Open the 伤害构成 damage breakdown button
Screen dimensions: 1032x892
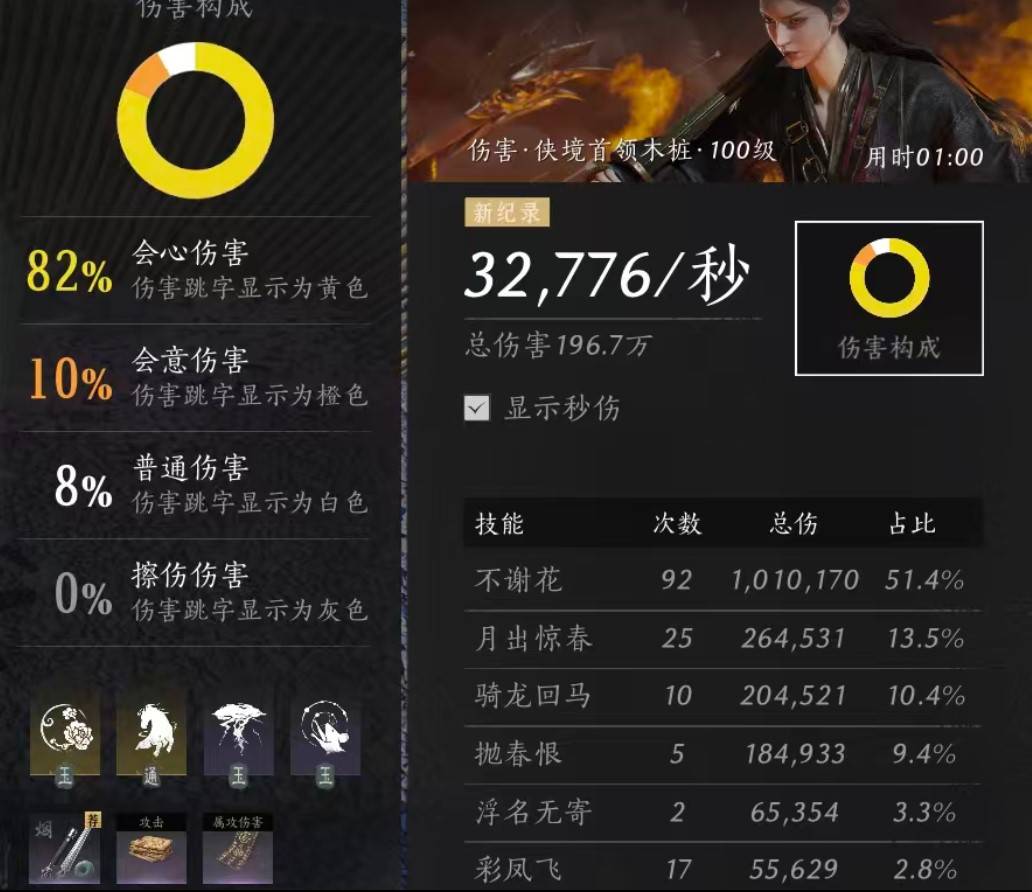(x=888, y=298)
